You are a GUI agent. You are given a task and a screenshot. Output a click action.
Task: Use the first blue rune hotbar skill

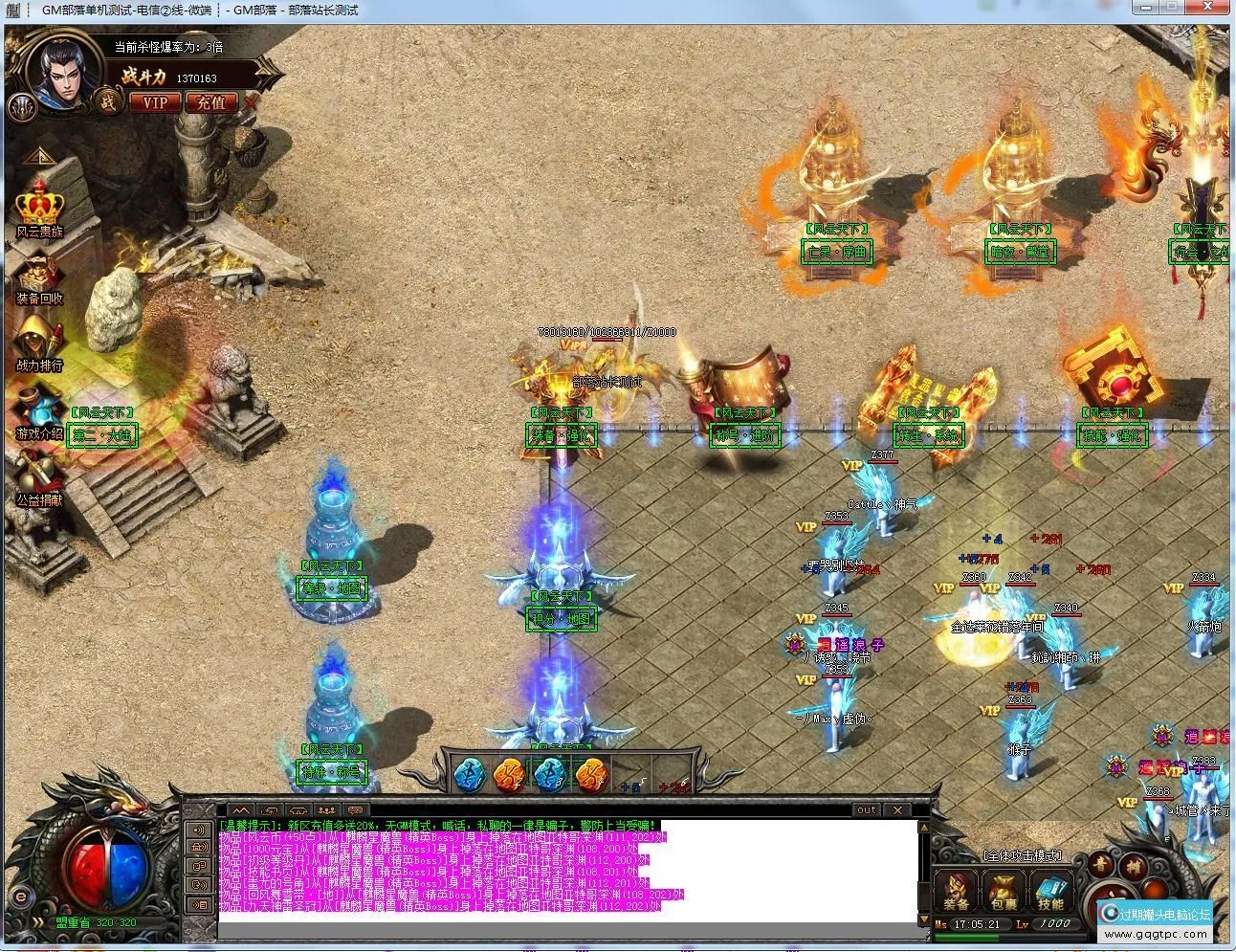click(469, 773)
